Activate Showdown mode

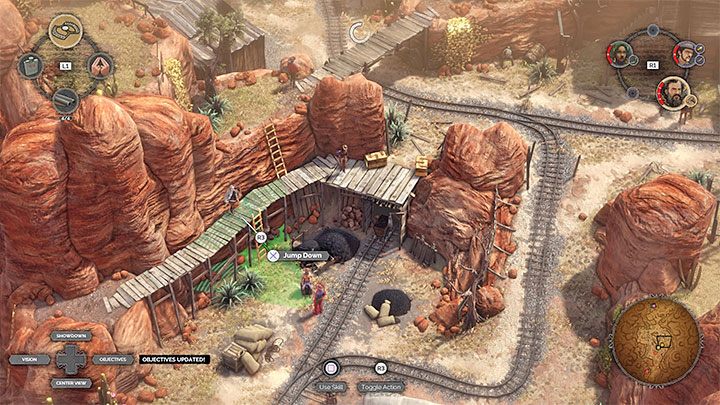(x=71, y=336)
